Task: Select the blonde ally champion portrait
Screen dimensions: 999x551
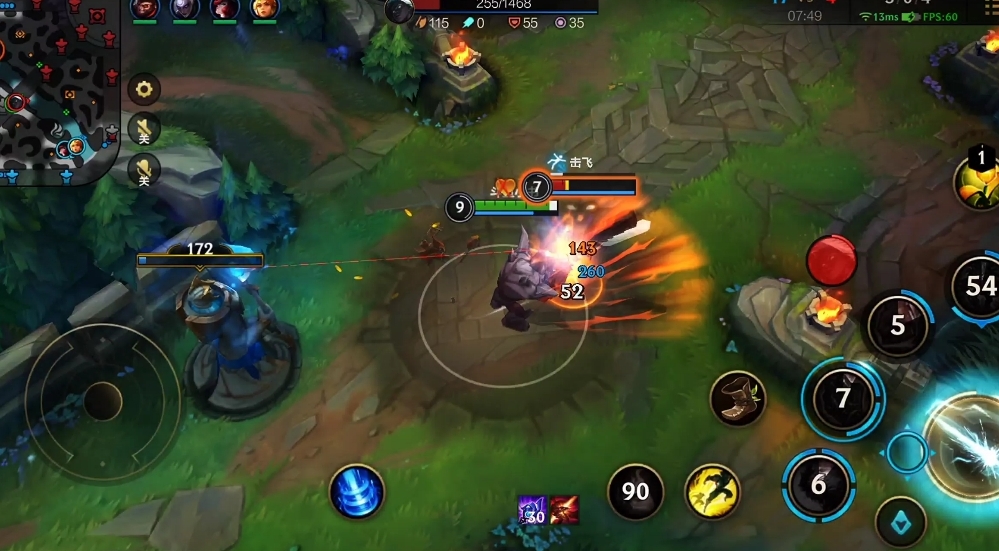Action: (265, 9)
